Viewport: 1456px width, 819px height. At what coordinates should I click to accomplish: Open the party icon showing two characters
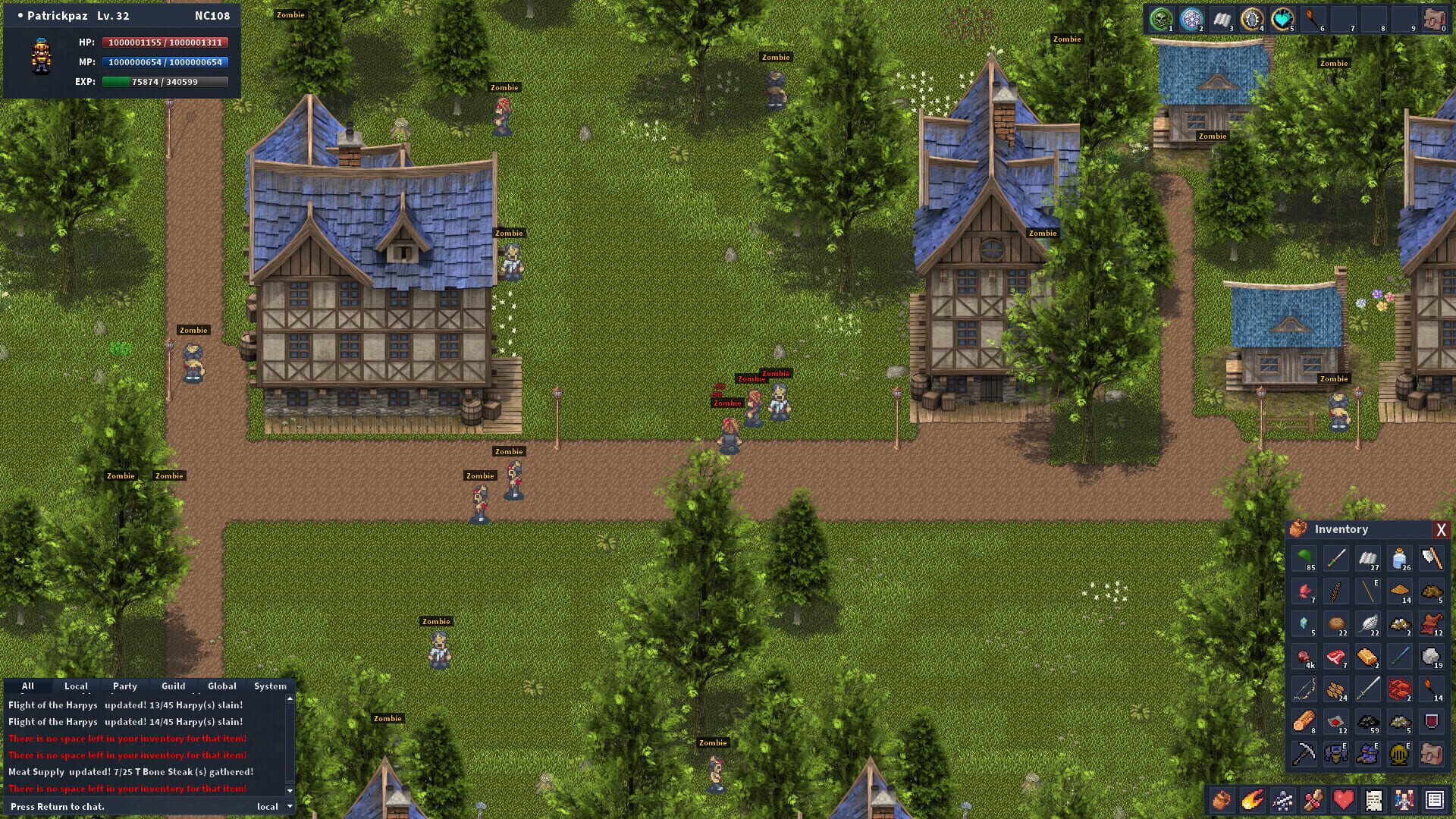click(x=1404, y=800)
